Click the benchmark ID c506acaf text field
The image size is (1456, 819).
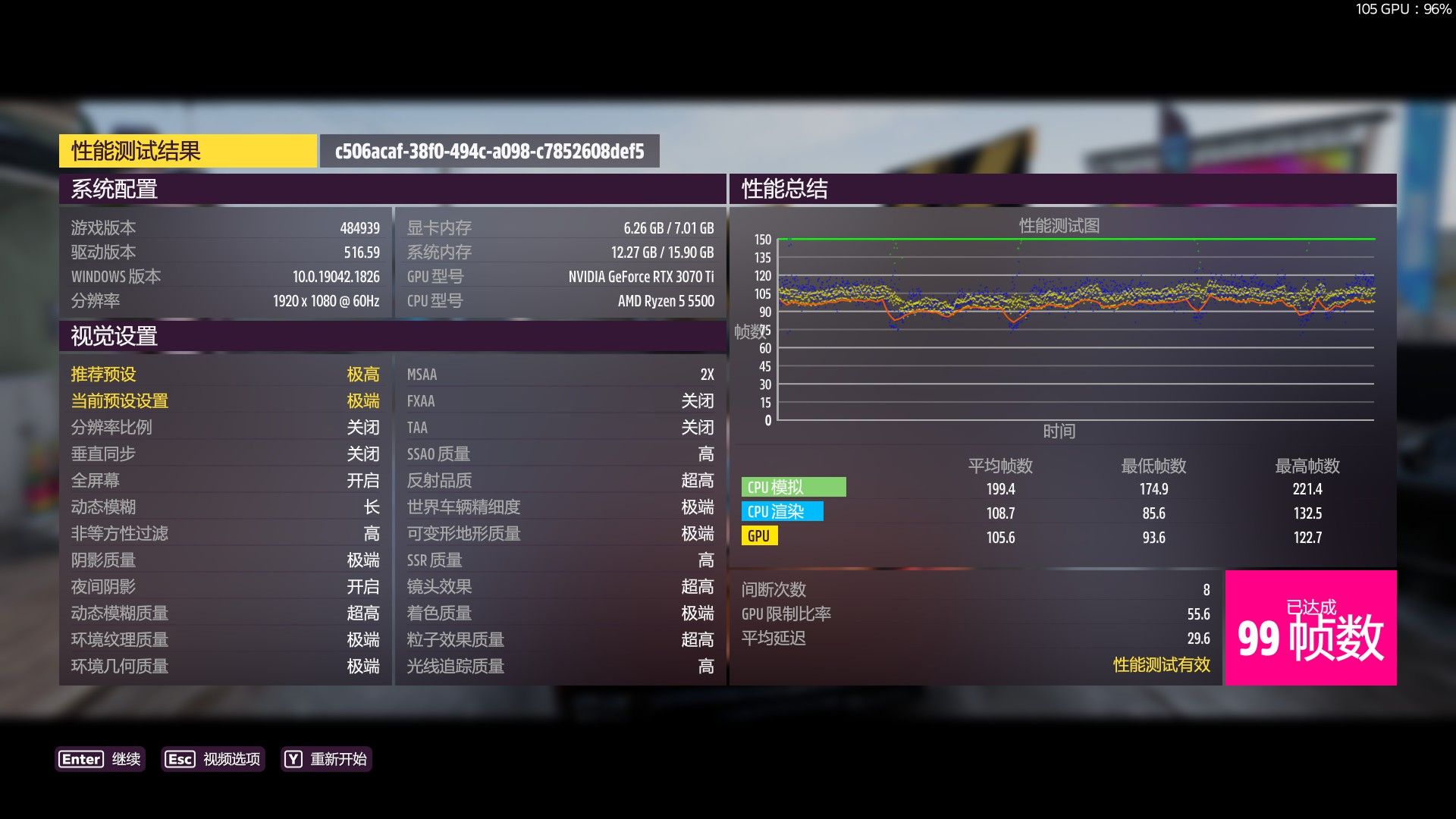point(489,150)
